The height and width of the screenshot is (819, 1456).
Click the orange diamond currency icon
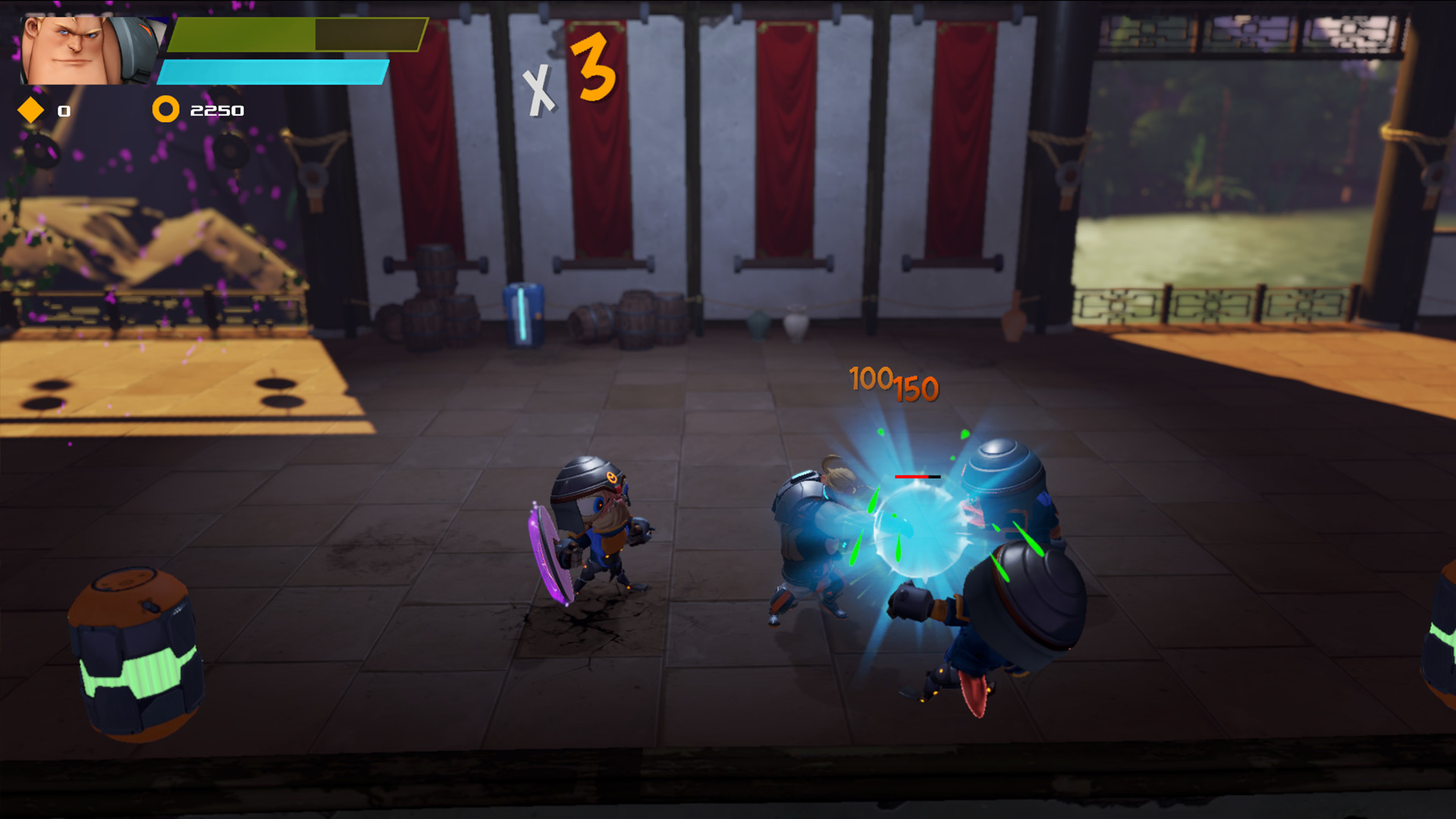pos(30,110)
